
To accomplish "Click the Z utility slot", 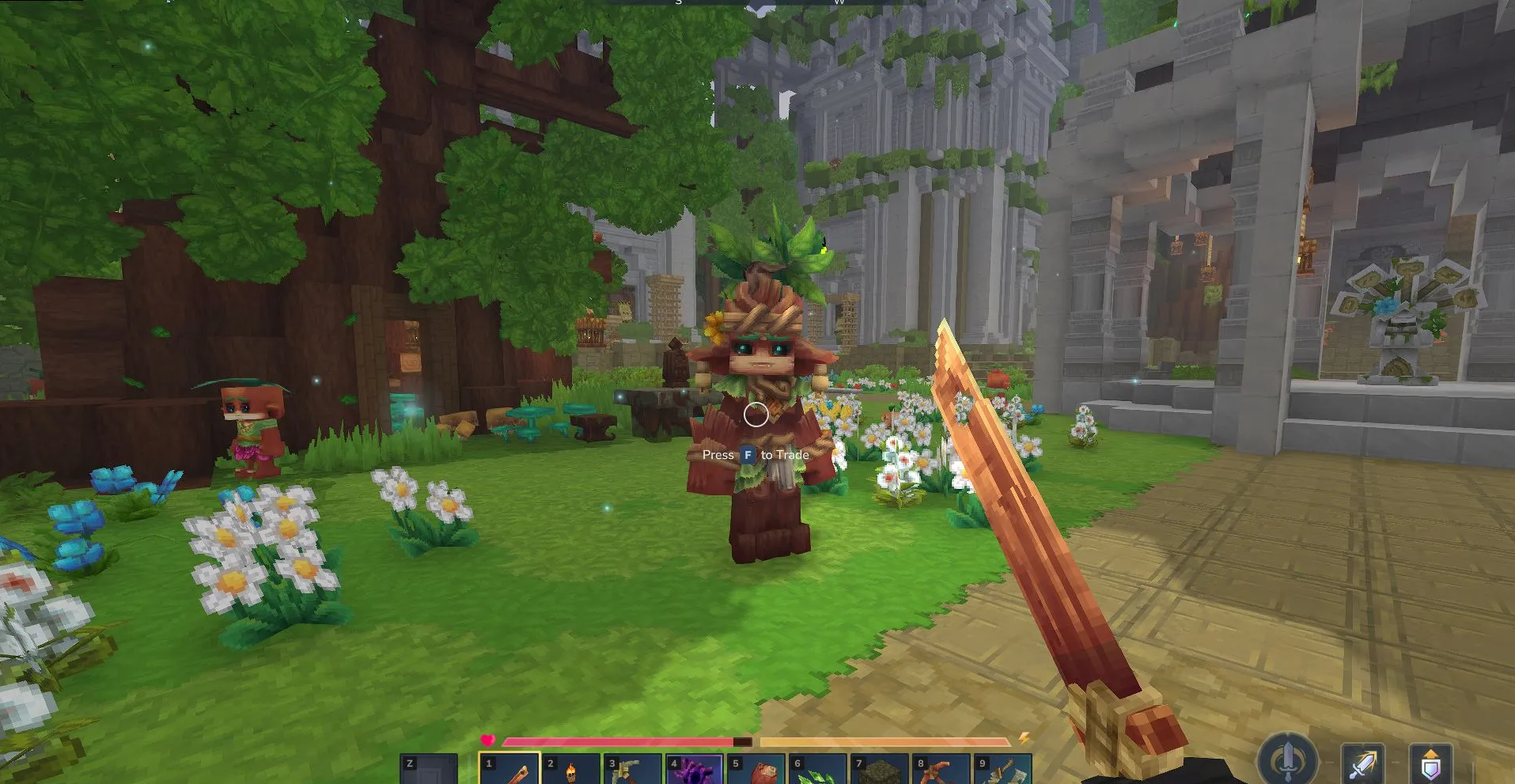I will click(x=429, y=769).
